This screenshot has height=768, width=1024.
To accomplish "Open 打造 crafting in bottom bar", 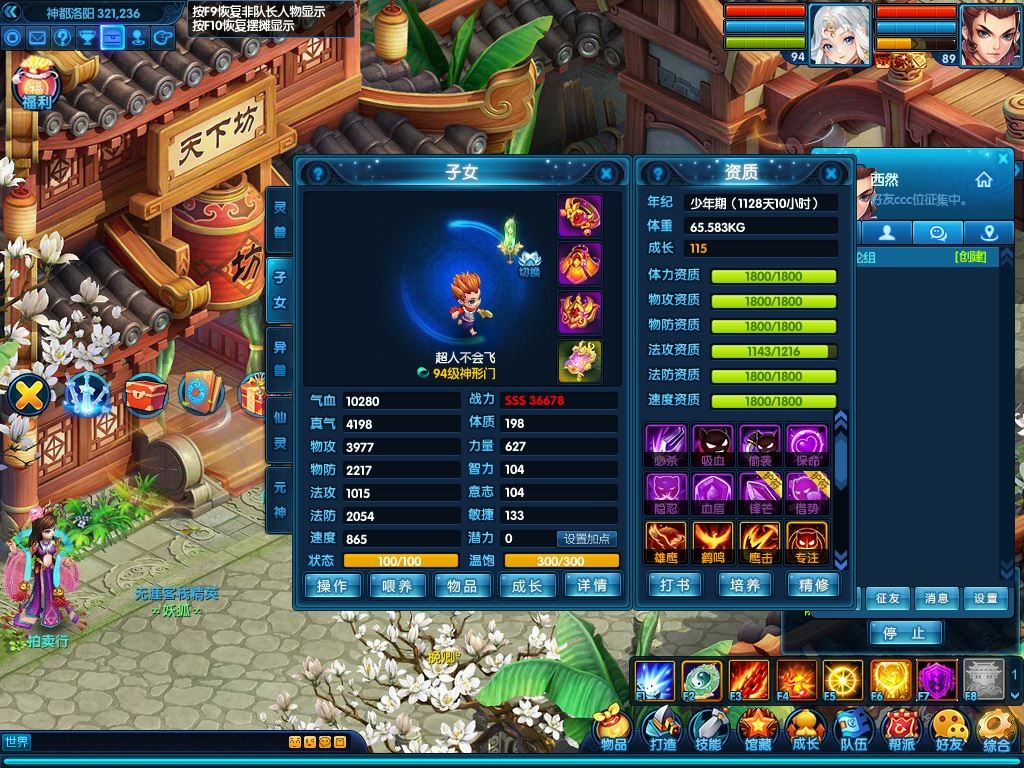I will 662,730.
